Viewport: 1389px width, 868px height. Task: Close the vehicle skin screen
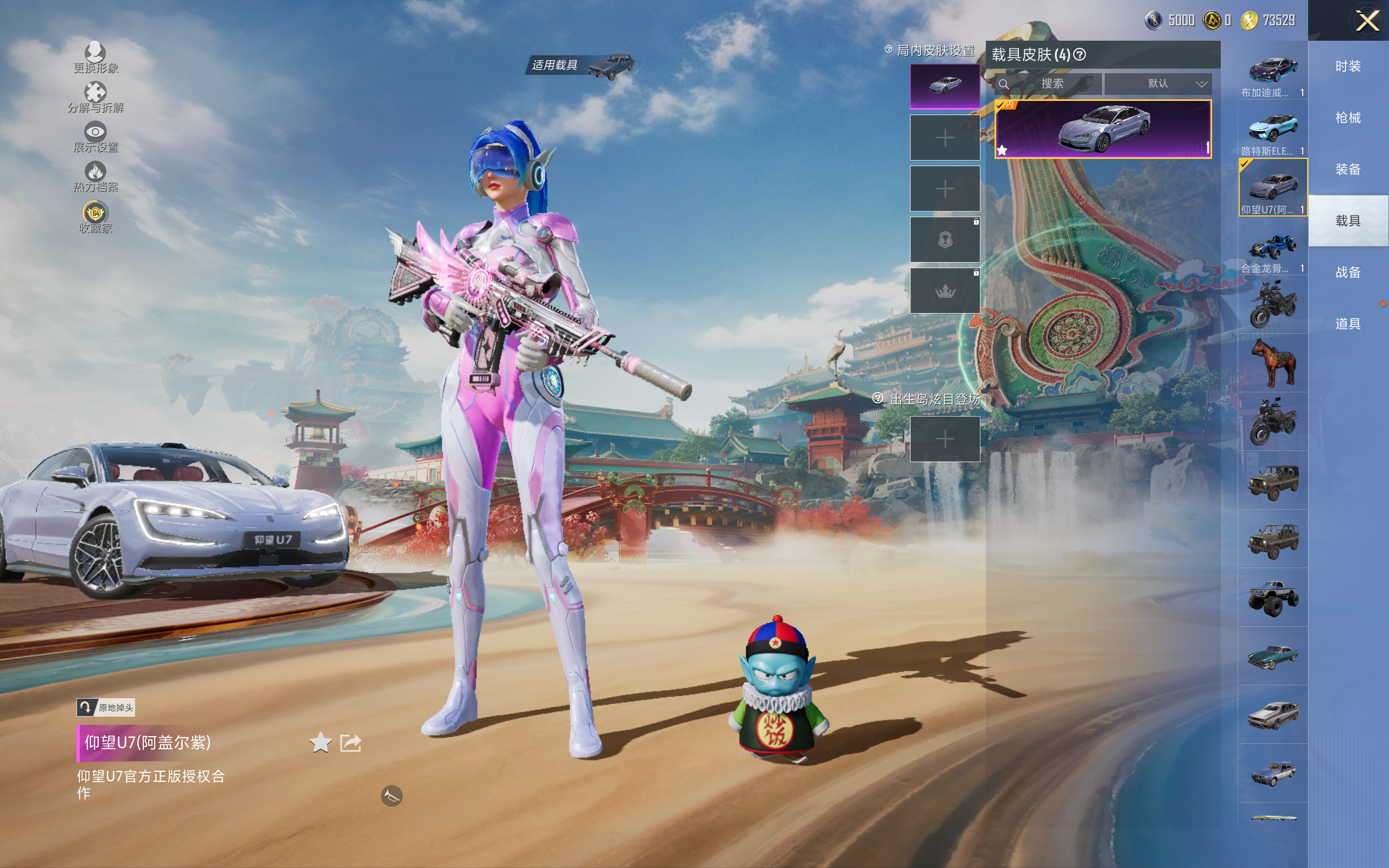[1367, 21]
